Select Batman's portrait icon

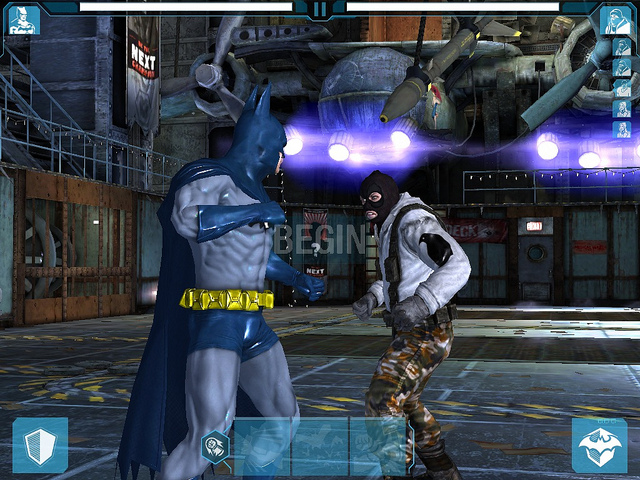click(x=23, y=19)
